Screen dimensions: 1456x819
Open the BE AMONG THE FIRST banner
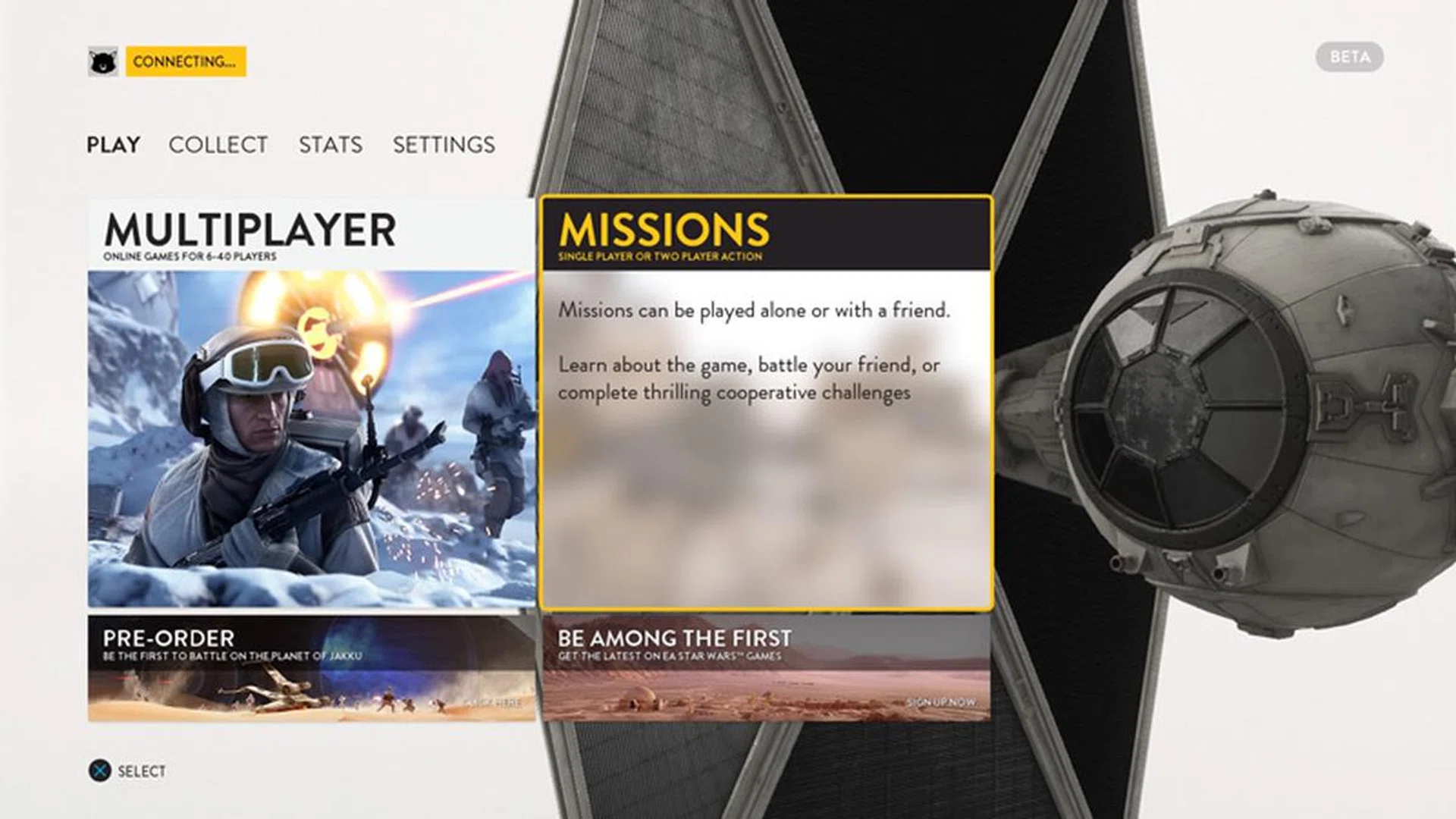pos(766,667)
